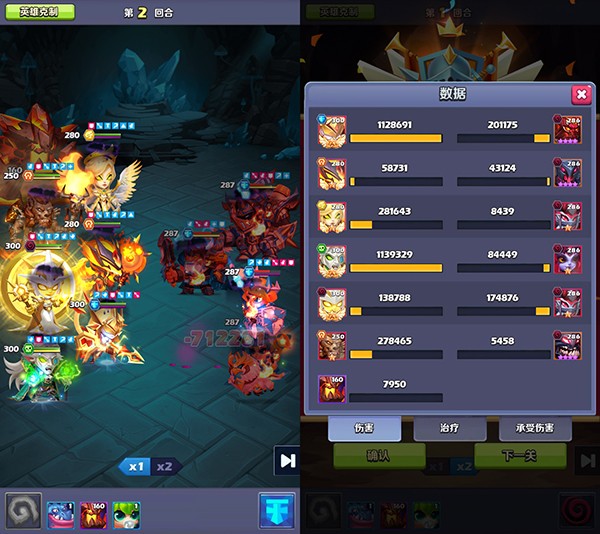Select the hero row showing 7950 damage
The image size is (600, 534).
point(380,388)
